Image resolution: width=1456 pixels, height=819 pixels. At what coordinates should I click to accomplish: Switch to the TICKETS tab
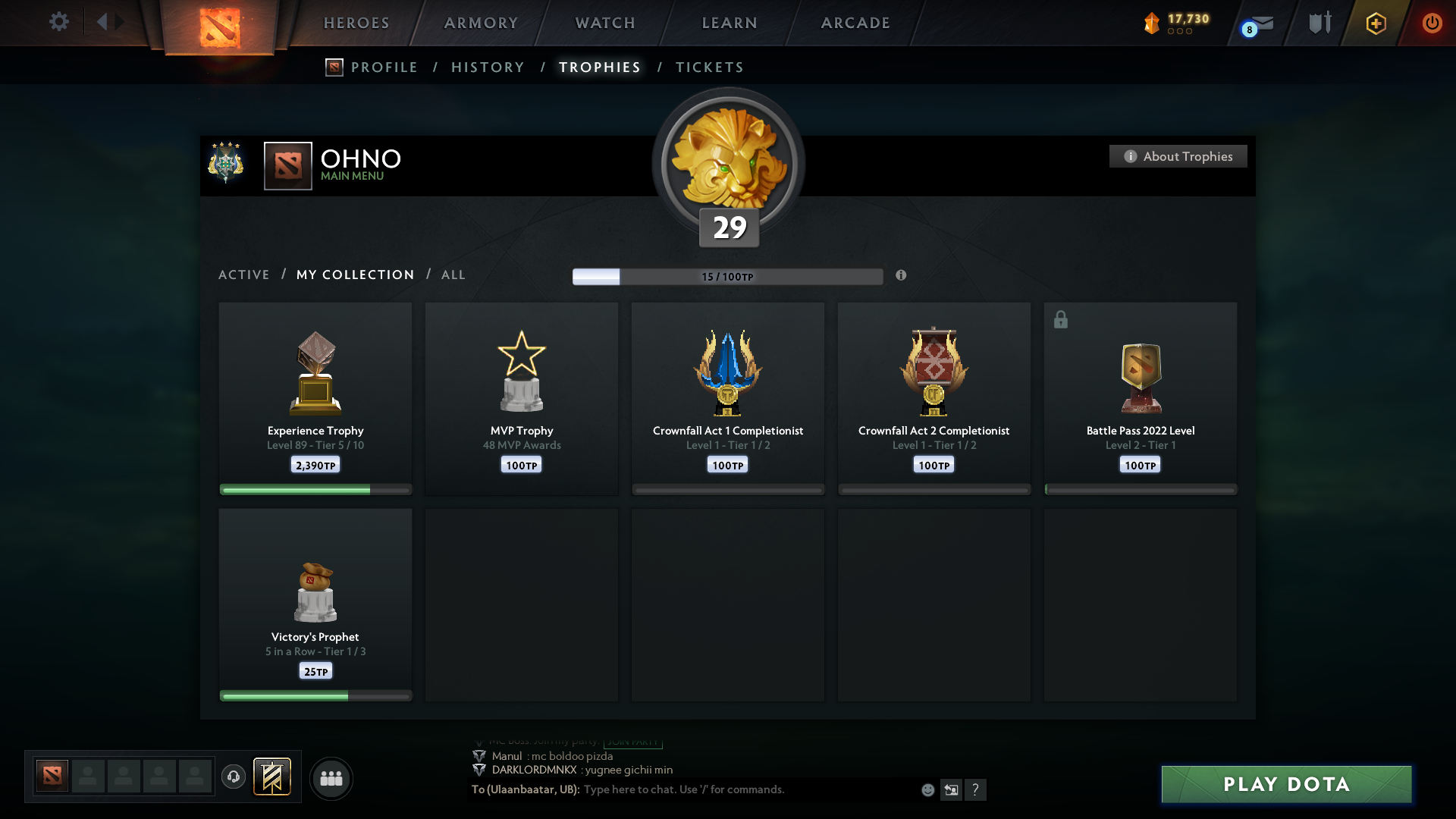tap(708, 67)
